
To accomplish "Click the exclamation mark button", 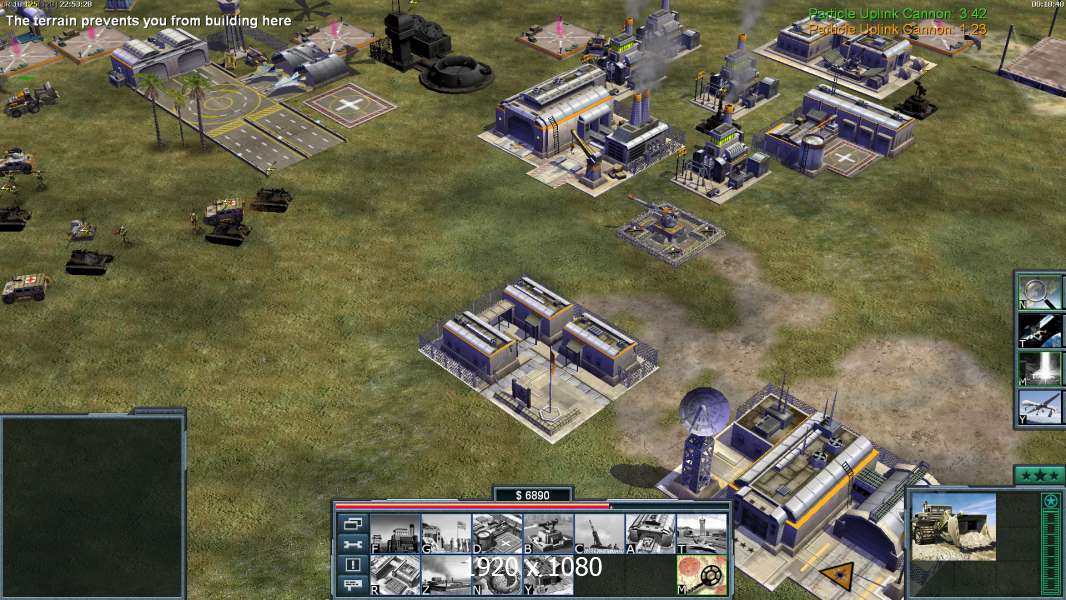I will coord(352,565).
